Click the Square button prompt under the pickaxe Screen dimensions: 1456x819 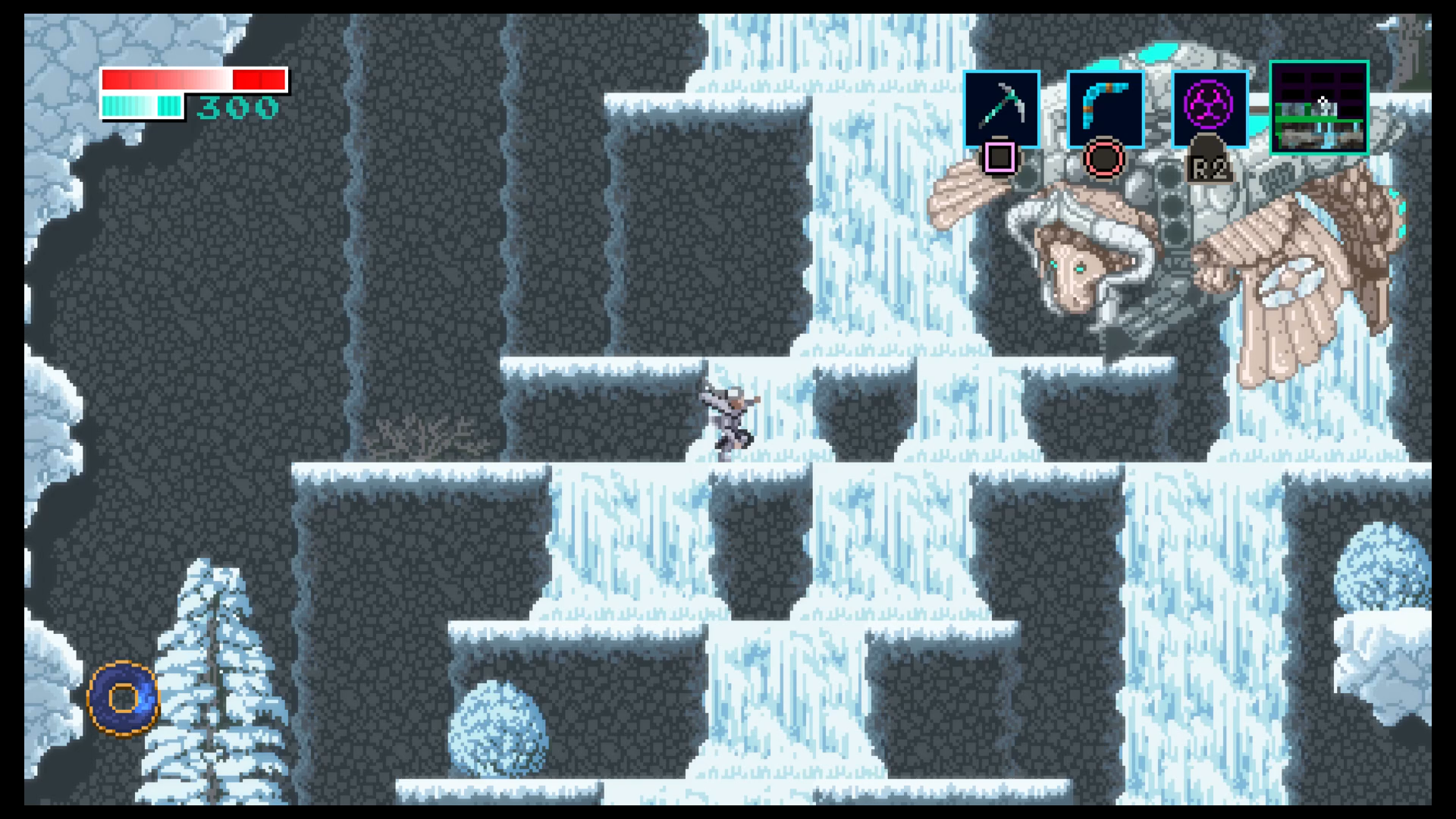point(1001,158)
